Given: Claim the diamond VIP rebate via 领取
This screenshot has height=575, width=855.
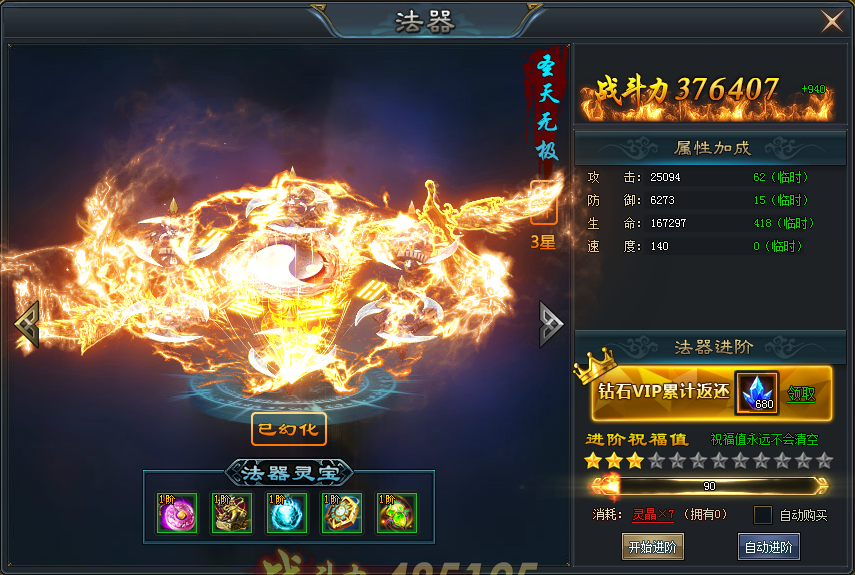Looking at the screenshot, I should (801, 394).
